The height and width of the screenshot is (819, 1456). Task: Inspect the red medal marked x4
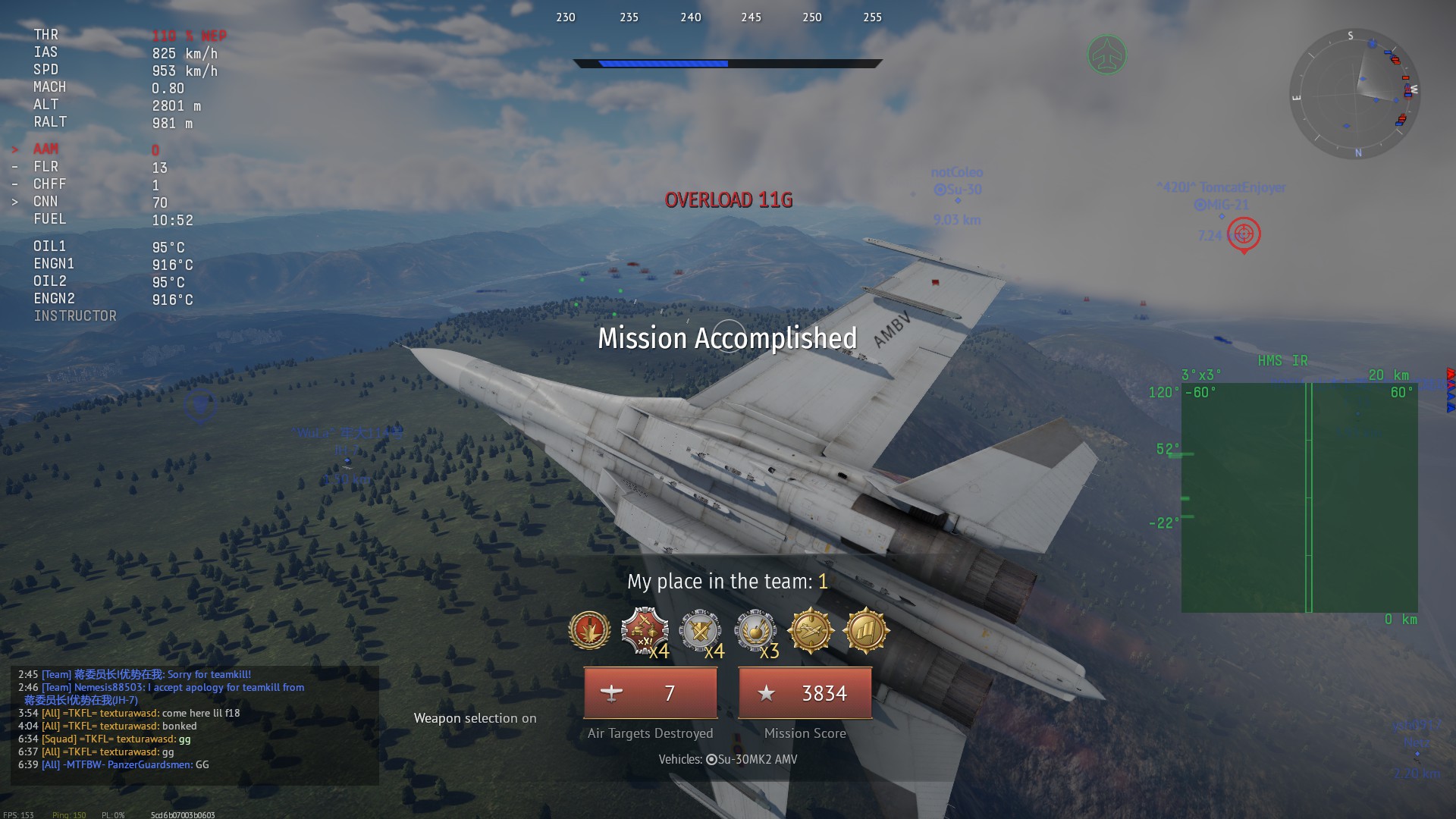tap(644, 630)
